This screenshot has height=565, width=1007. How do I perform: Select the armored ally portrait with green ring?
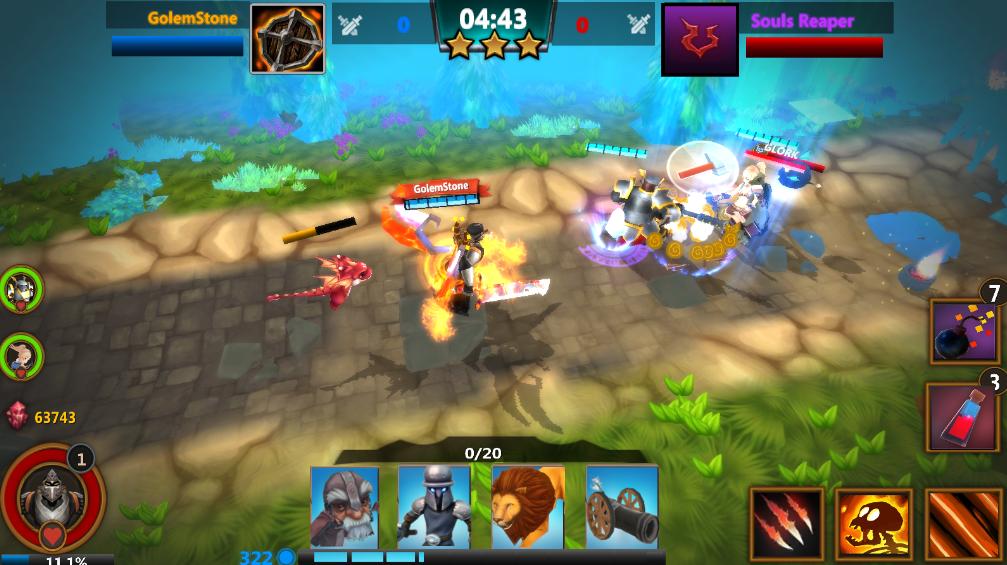point(20,290)
